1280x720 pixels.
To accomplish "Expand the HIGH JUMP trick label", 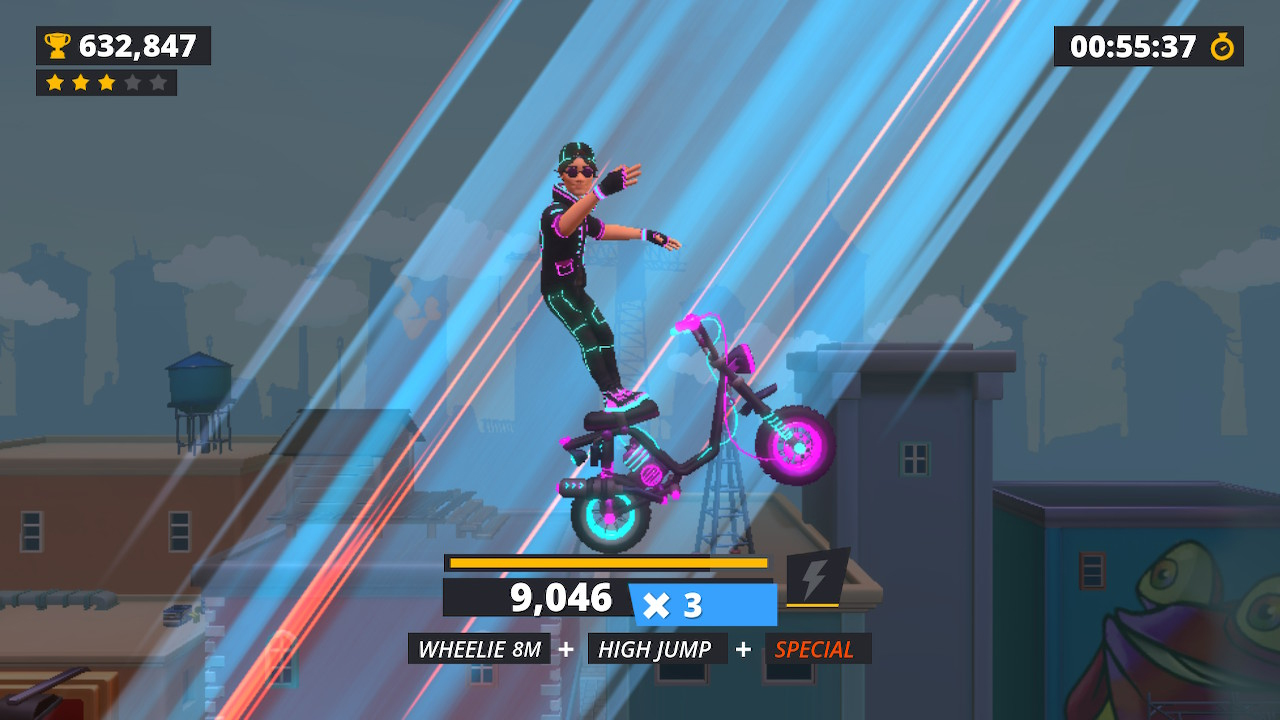I will (657, 648).
